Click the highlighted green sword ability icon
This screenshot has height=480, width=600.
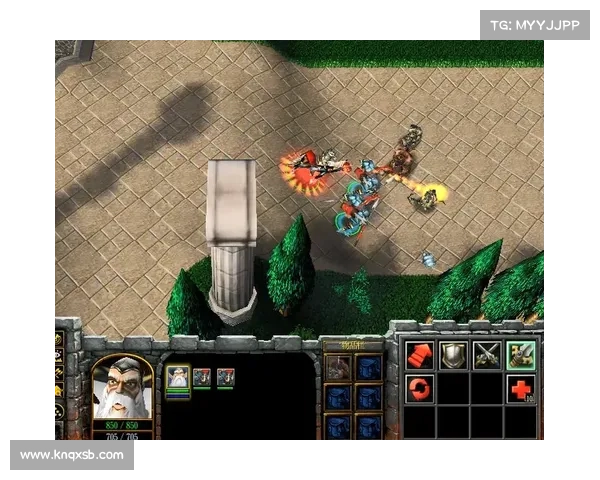520,355
